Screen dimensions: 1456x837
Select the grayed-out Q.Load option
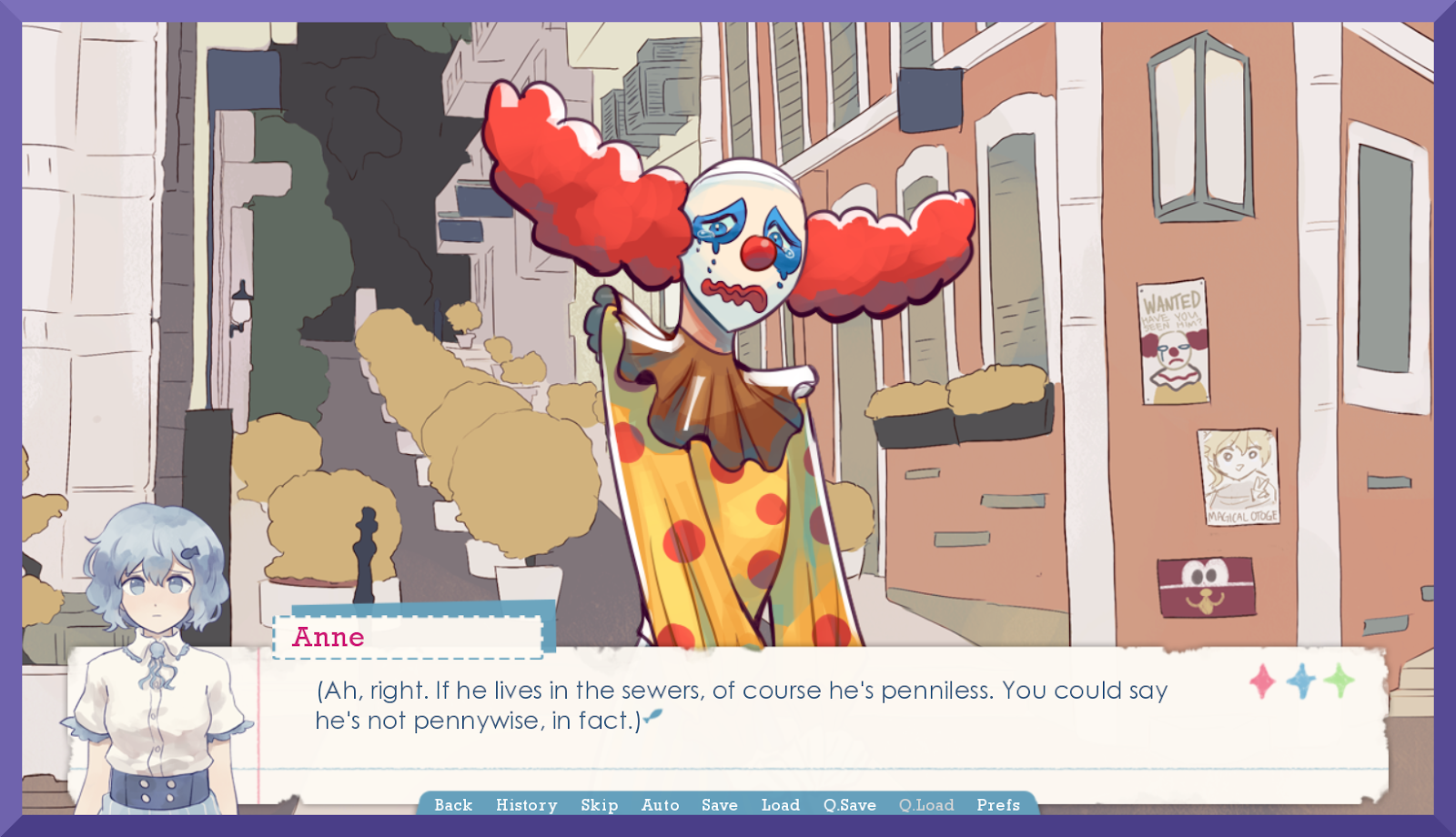(925, 805)
